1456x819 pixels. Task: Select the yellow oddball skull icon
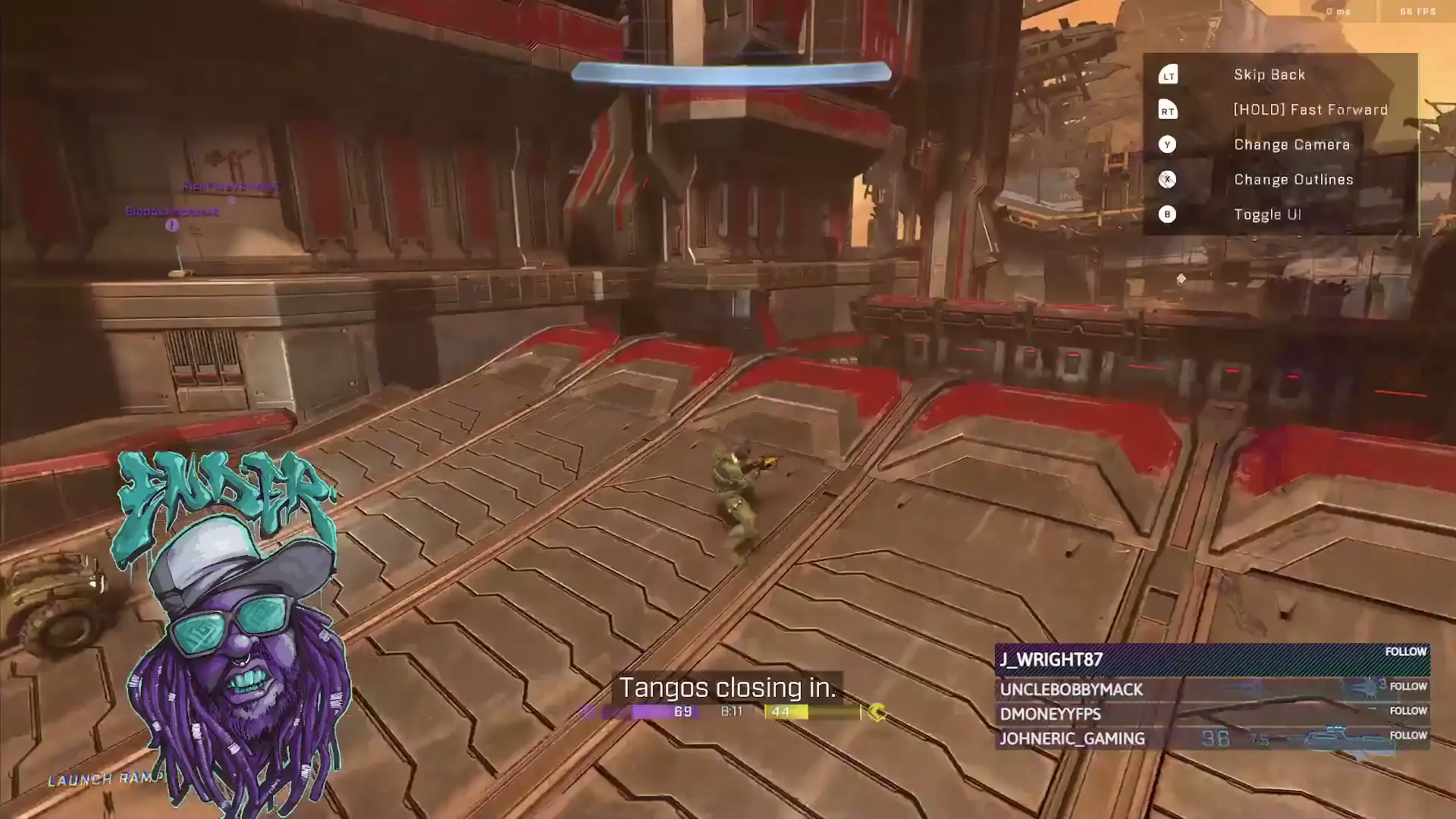[x=876, y=711]
